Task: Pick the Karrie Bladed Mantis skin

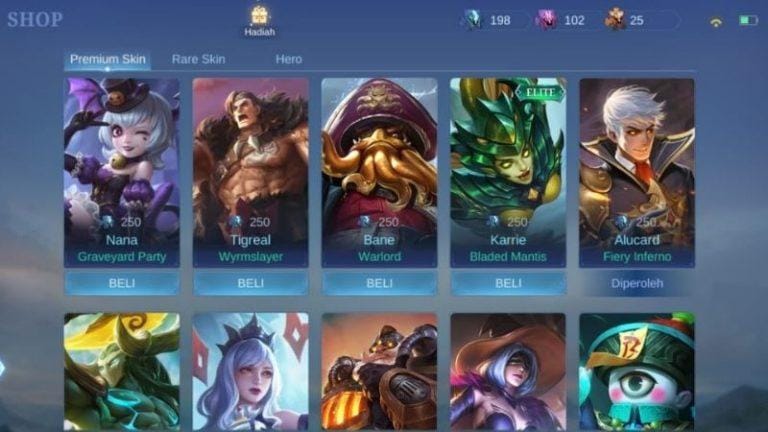Action: pos(508,172)
